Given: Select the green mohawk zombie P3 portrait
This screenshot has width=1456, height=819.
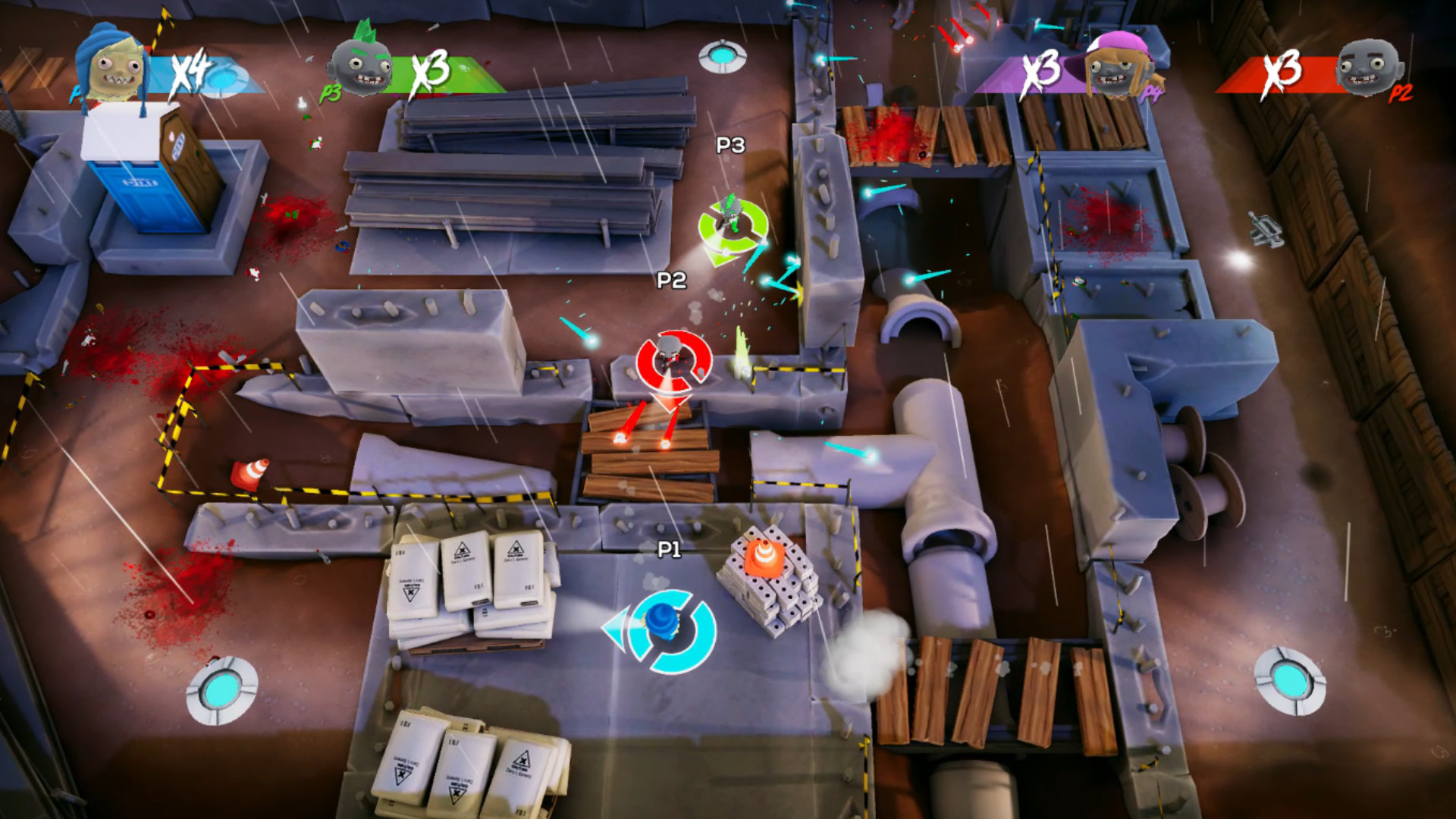Looking at the screenshot, I should [x=362, y=64].
